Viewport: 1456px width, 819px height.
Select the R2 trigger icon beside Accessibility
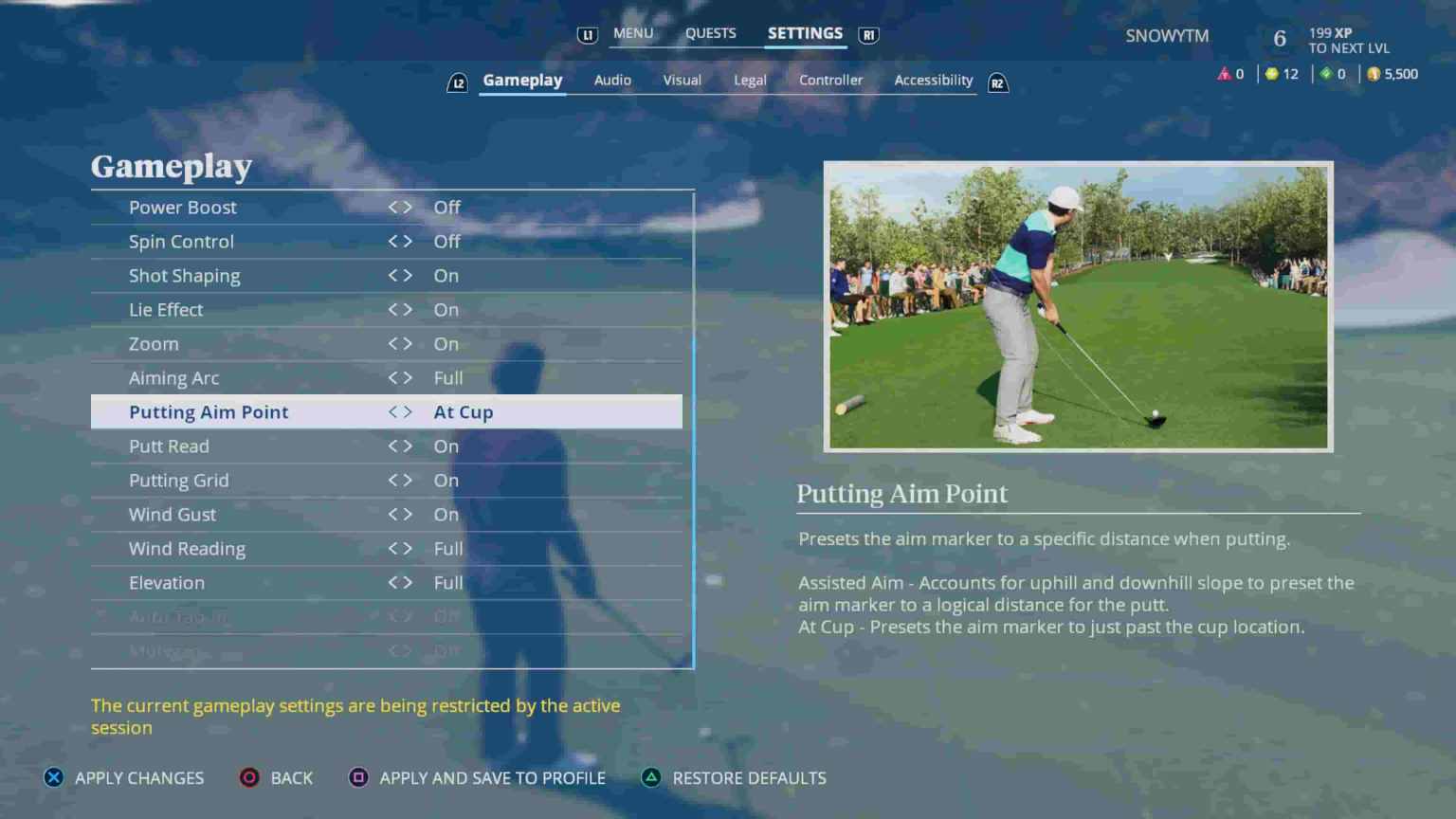coord(997,82)
